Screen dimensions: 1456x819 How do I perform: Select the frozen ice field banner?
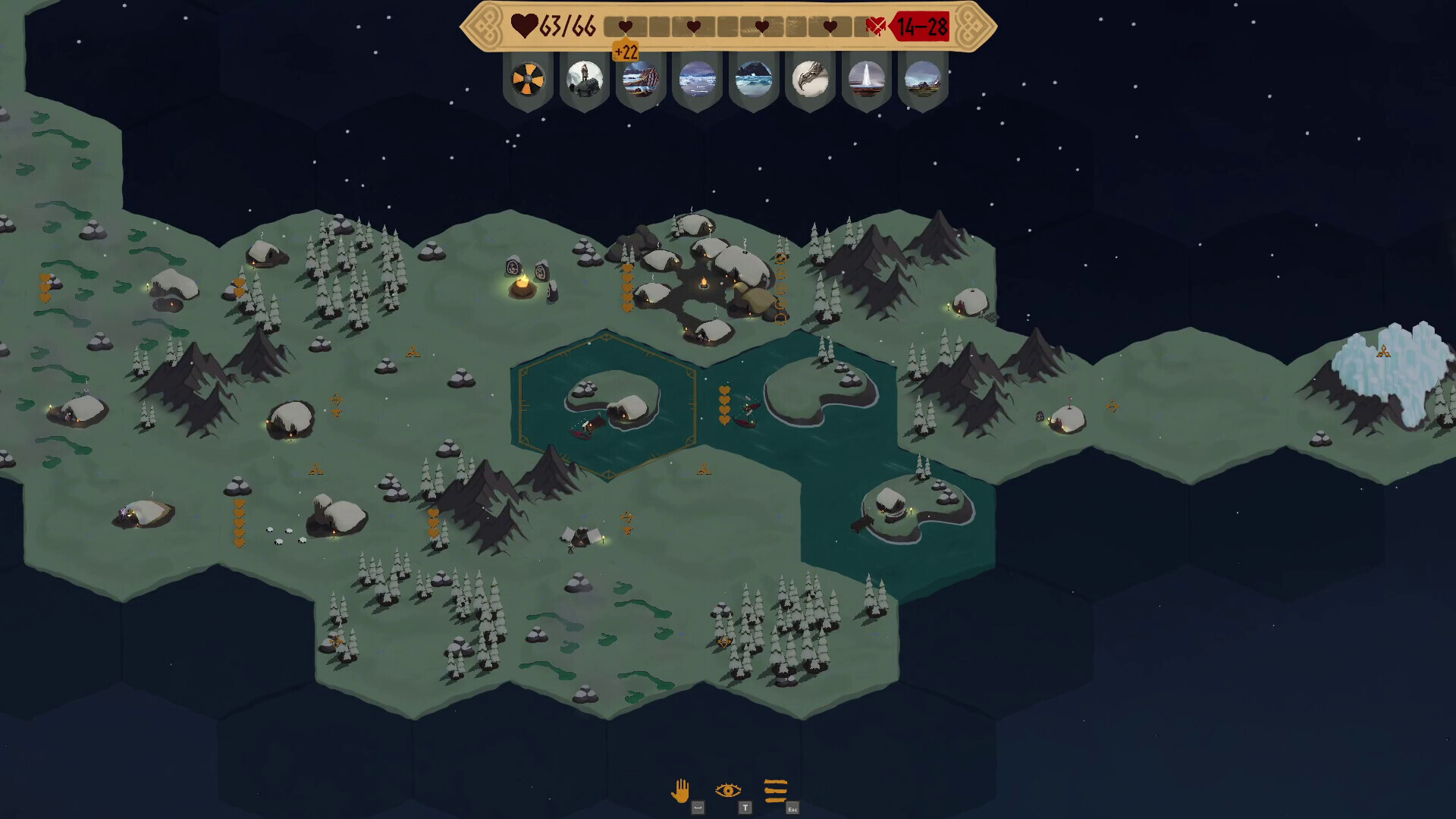click(698, 79)
